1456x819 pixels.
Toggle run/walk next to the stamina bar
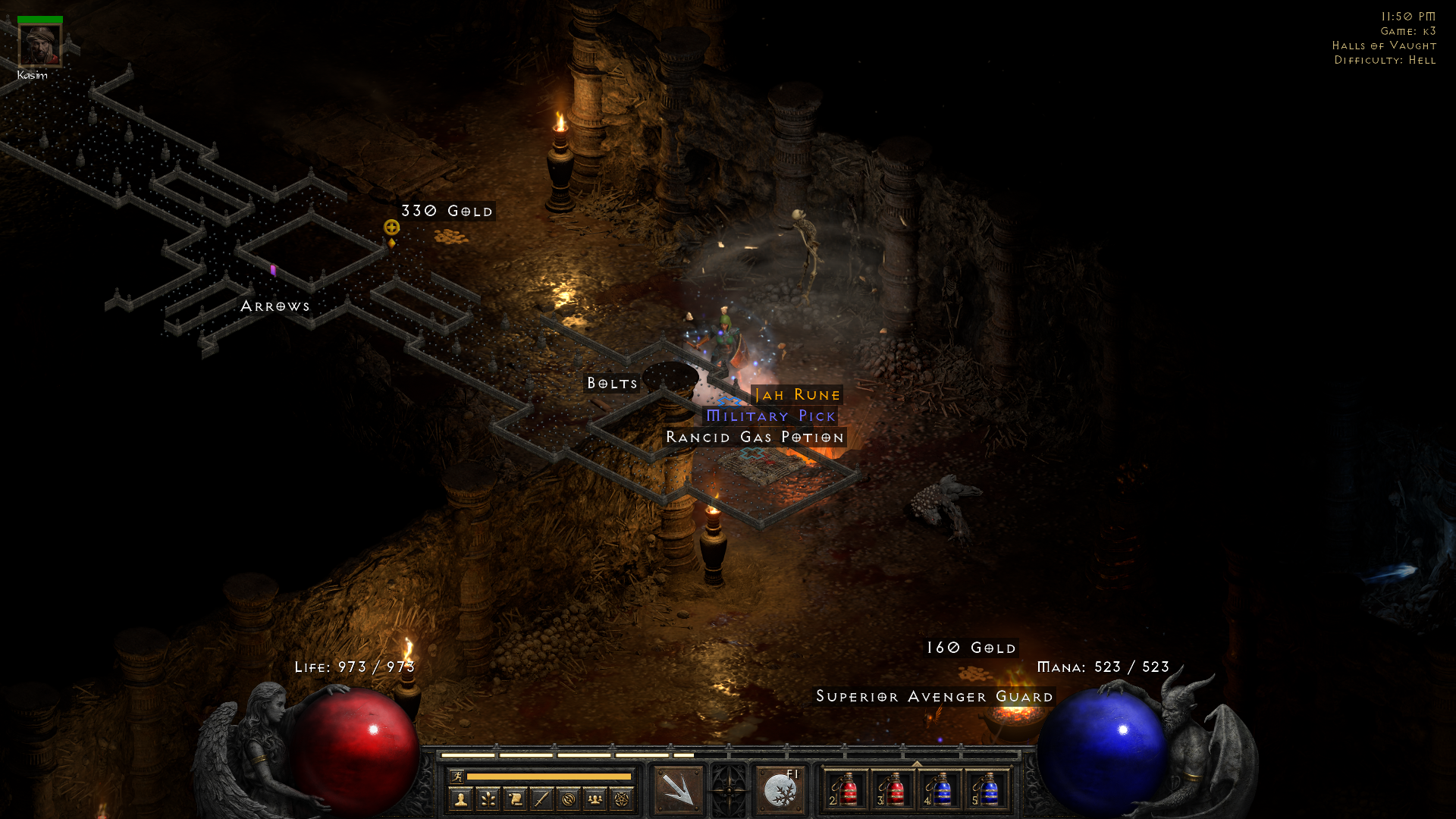[x=457, y=775]
